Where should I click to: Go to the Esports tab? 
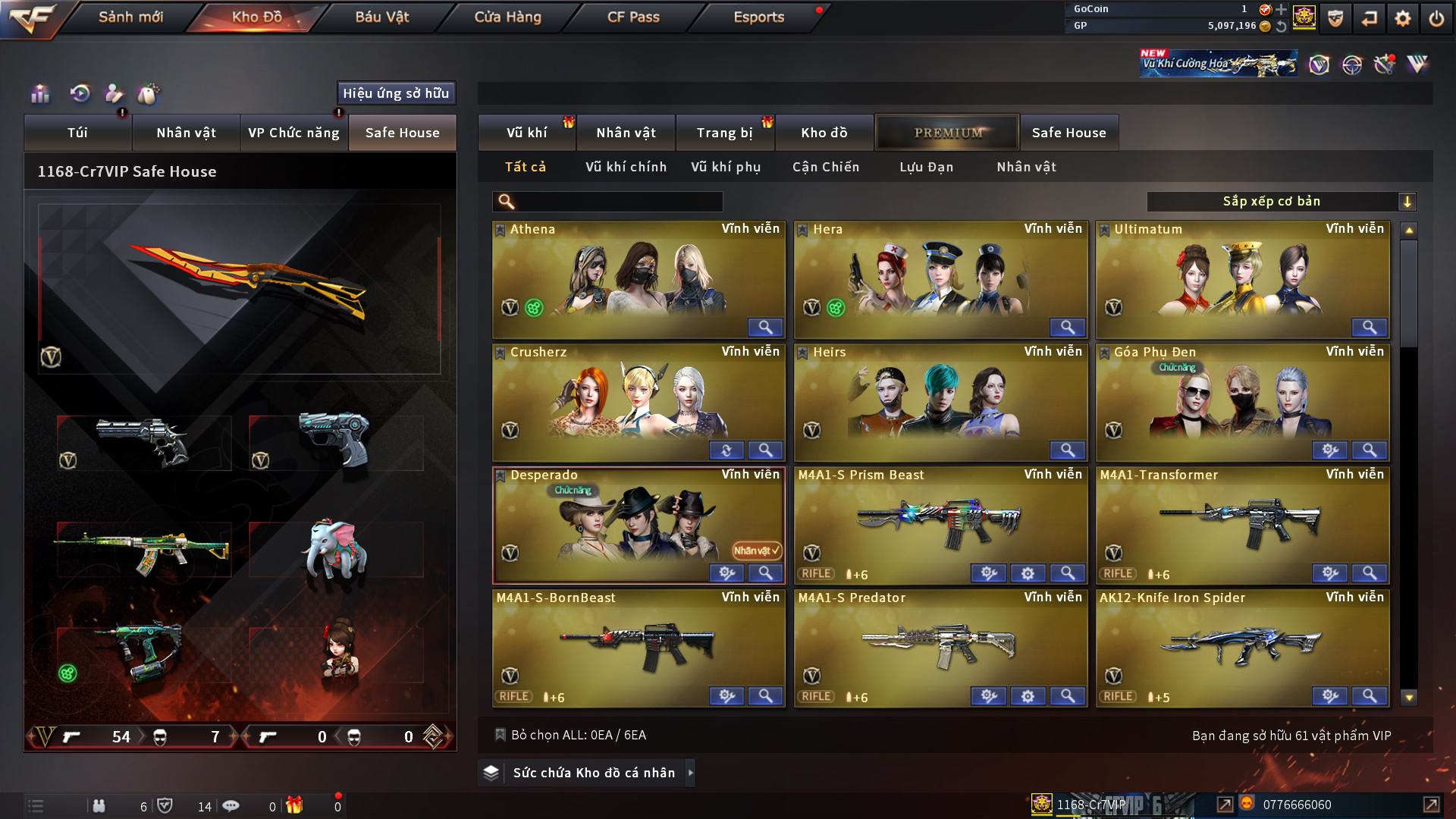coord(758,17)
